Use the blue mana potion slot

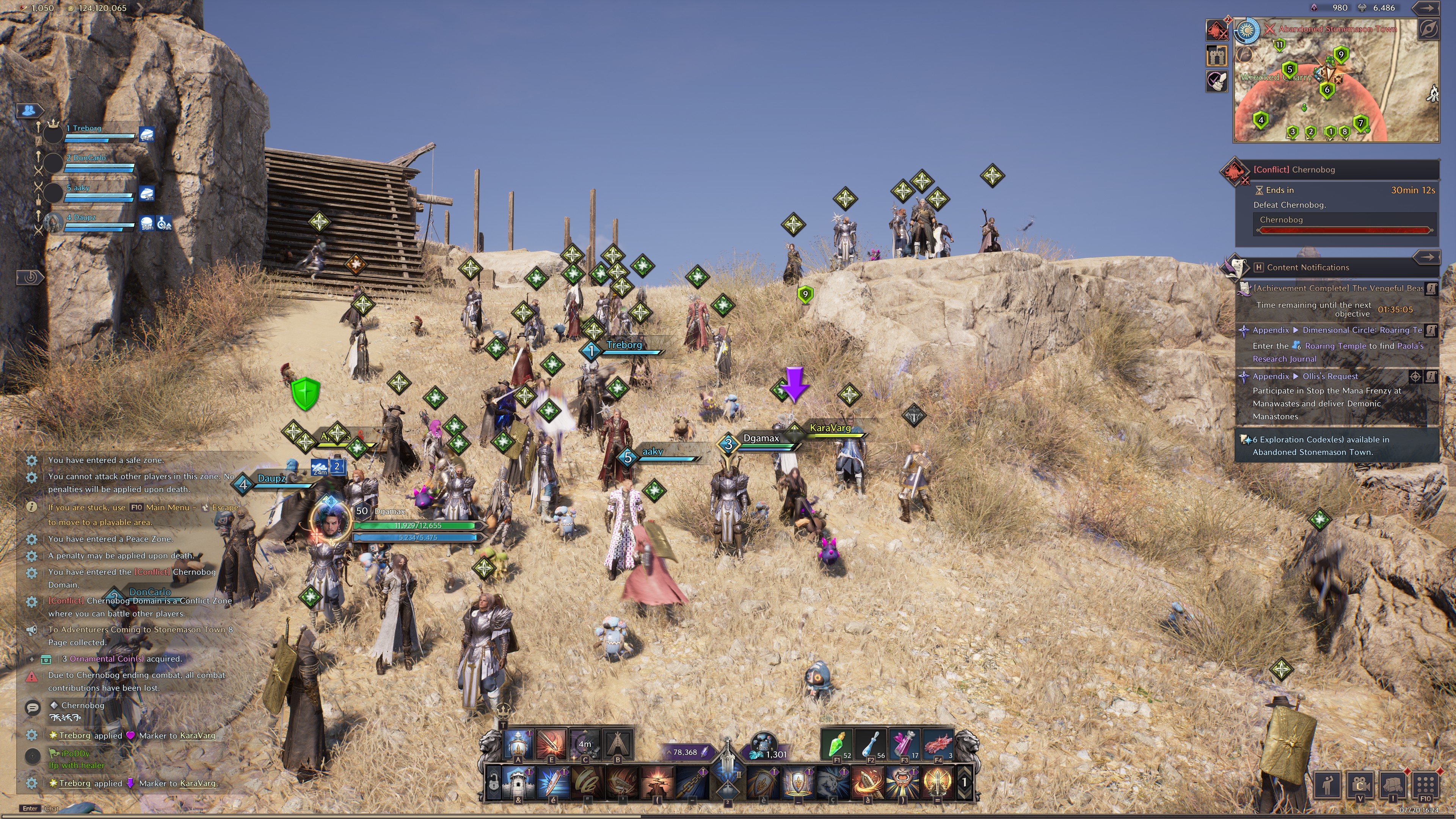click(871, 744)
